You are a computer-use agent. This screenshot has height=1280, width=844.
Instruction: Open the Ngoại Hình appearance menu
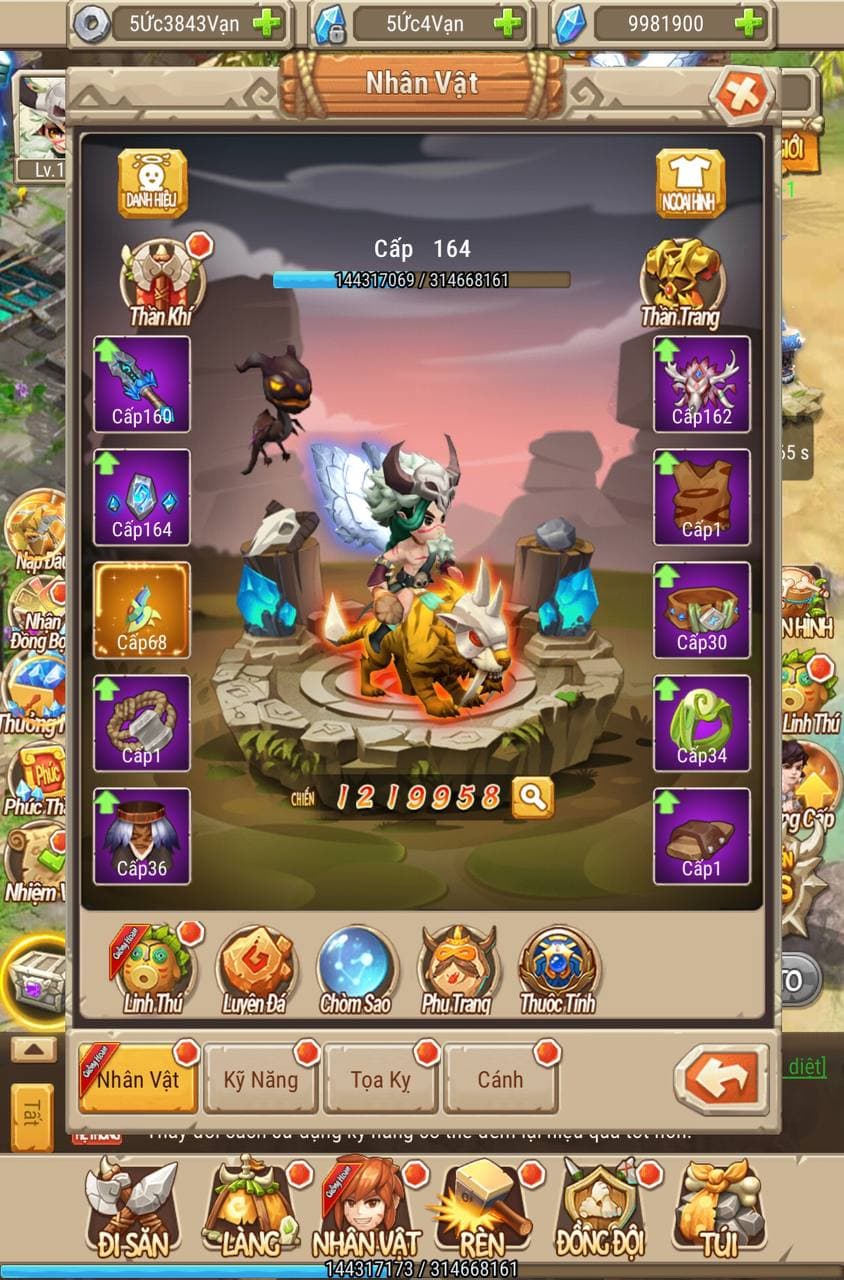coord(690,183)
